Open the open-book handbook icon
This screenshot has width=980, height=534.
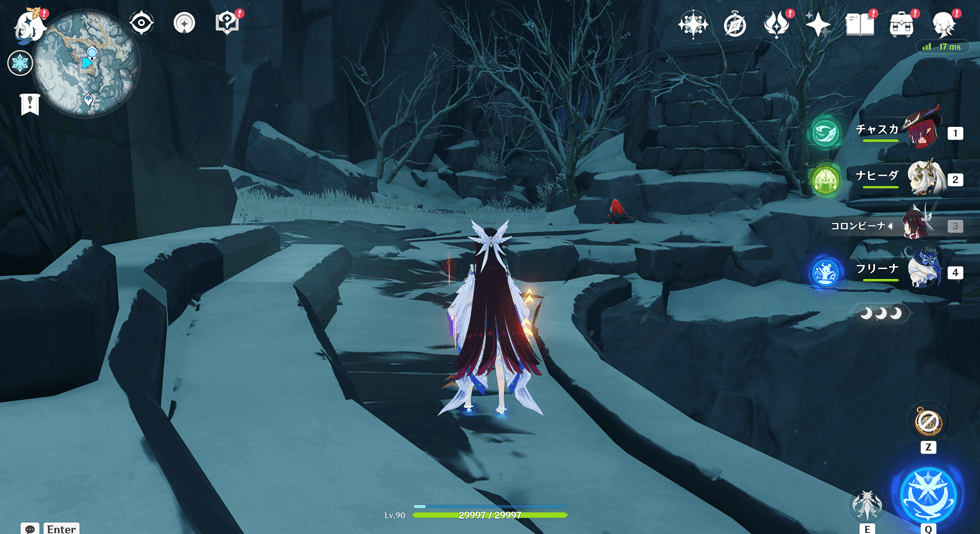pos(859,25)
